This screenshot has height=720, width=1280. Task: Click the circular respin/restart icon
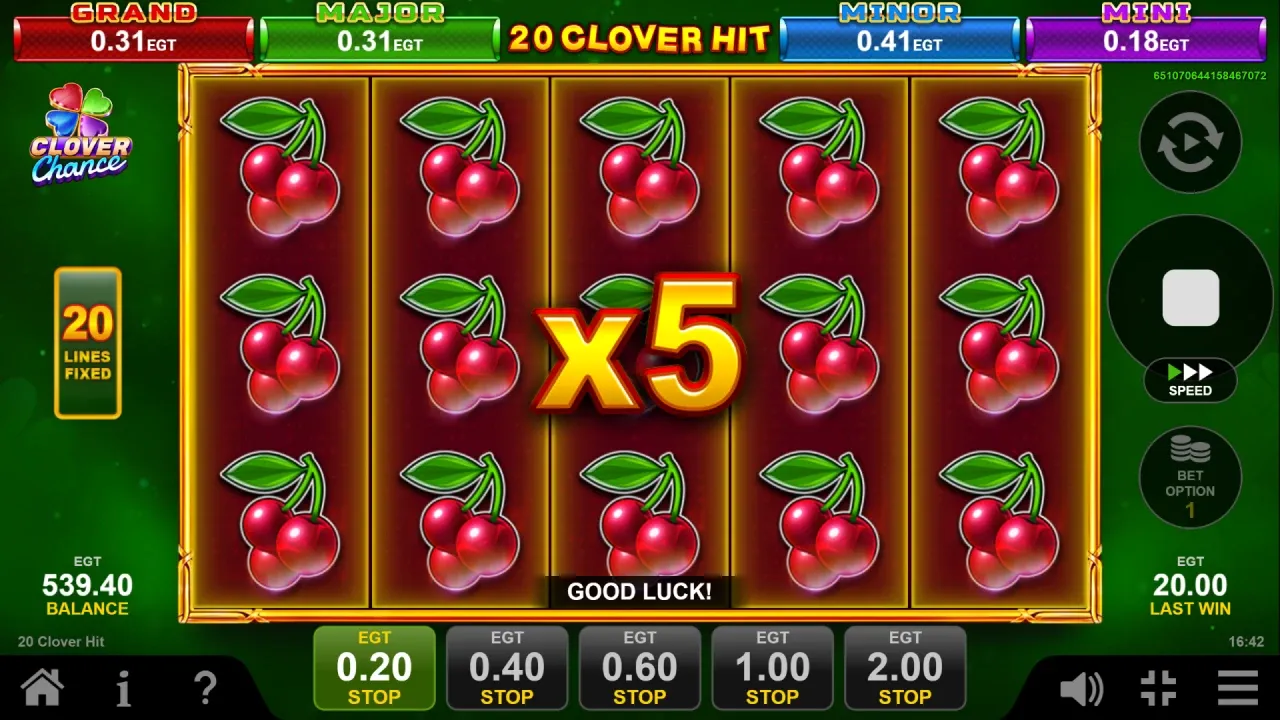[x=1190, y=142]
